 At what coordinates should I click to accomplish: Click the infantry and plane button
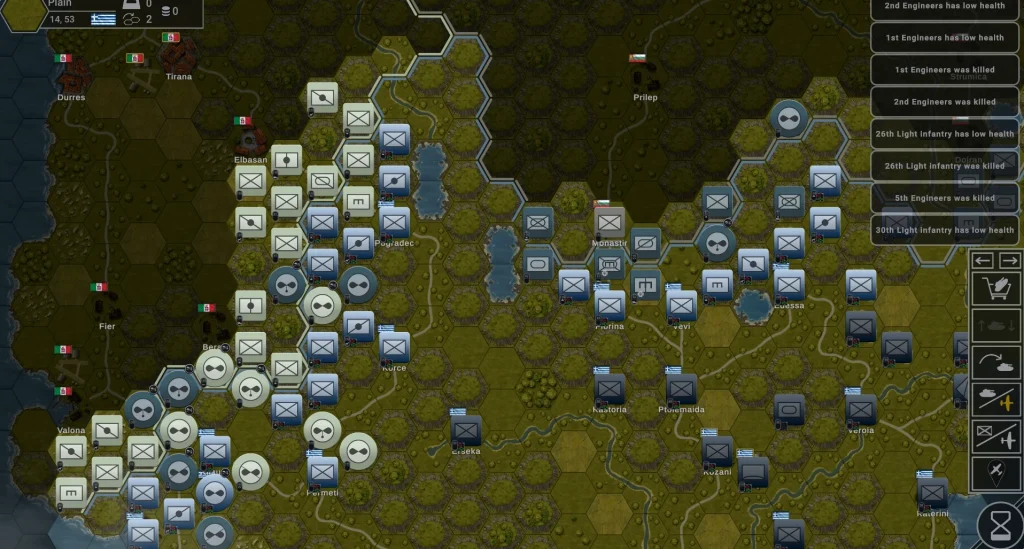[997, 436]
